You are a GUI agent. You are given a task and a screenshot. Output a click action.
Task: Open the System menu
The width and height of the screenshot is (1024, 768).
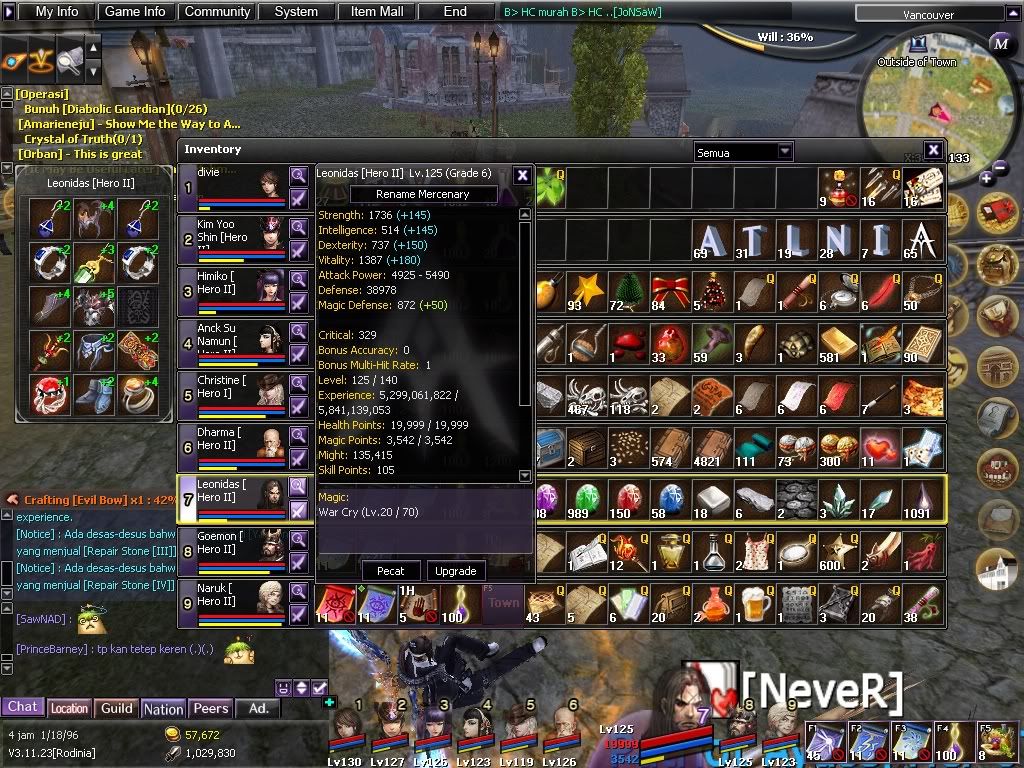point(296,12)
